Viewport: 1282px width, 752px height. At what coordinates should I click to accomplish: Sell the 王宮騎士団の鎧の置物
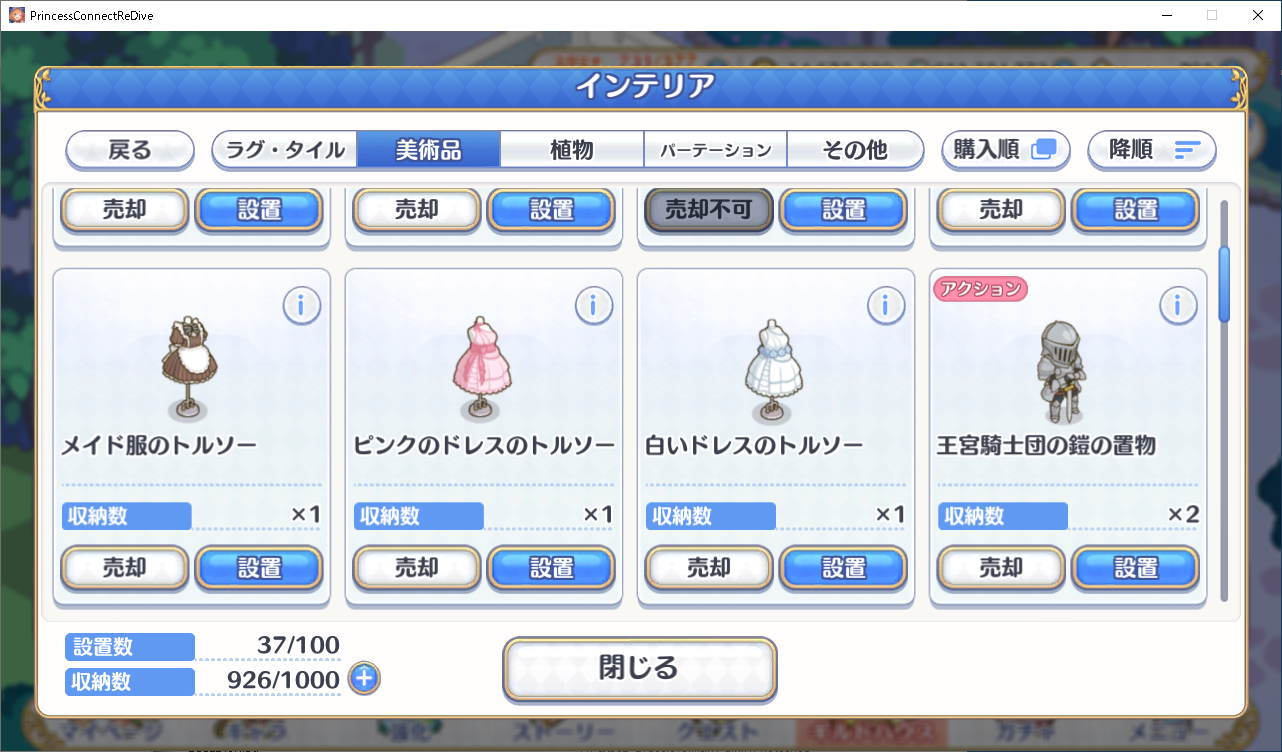click(x=1001, y=568)
